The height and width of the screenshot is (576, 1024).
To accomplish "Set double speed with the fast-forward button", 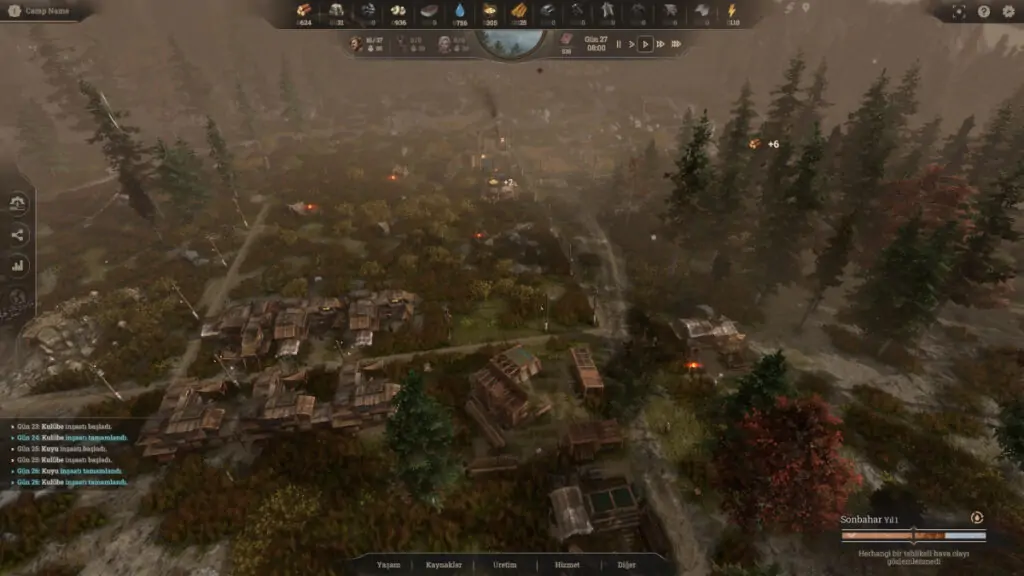I will click(x=661, y=44).
